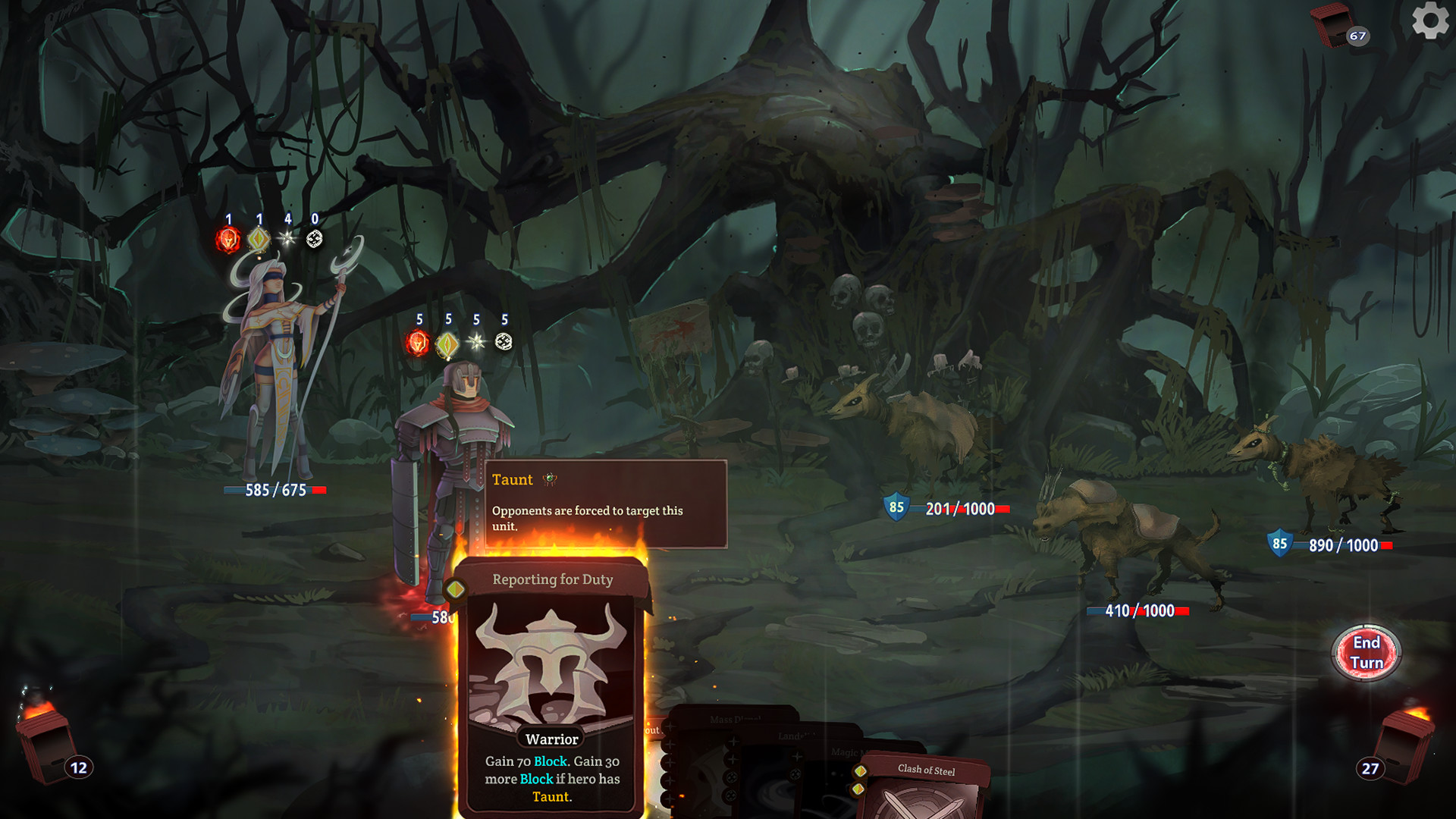Viewport: 1456px width, 819px height.
Task: Select the yellow cost gem on Clash of Steel
Action: [861, 770]
